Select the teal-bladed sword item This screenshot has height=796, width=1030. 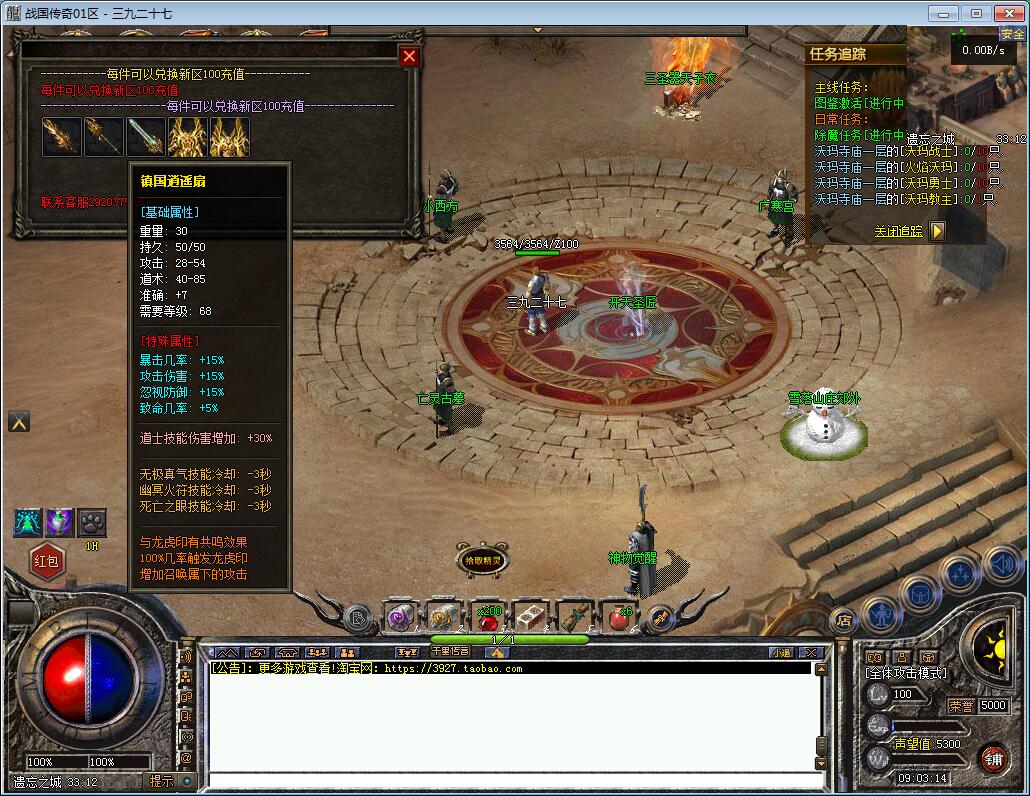pos(145,137)
